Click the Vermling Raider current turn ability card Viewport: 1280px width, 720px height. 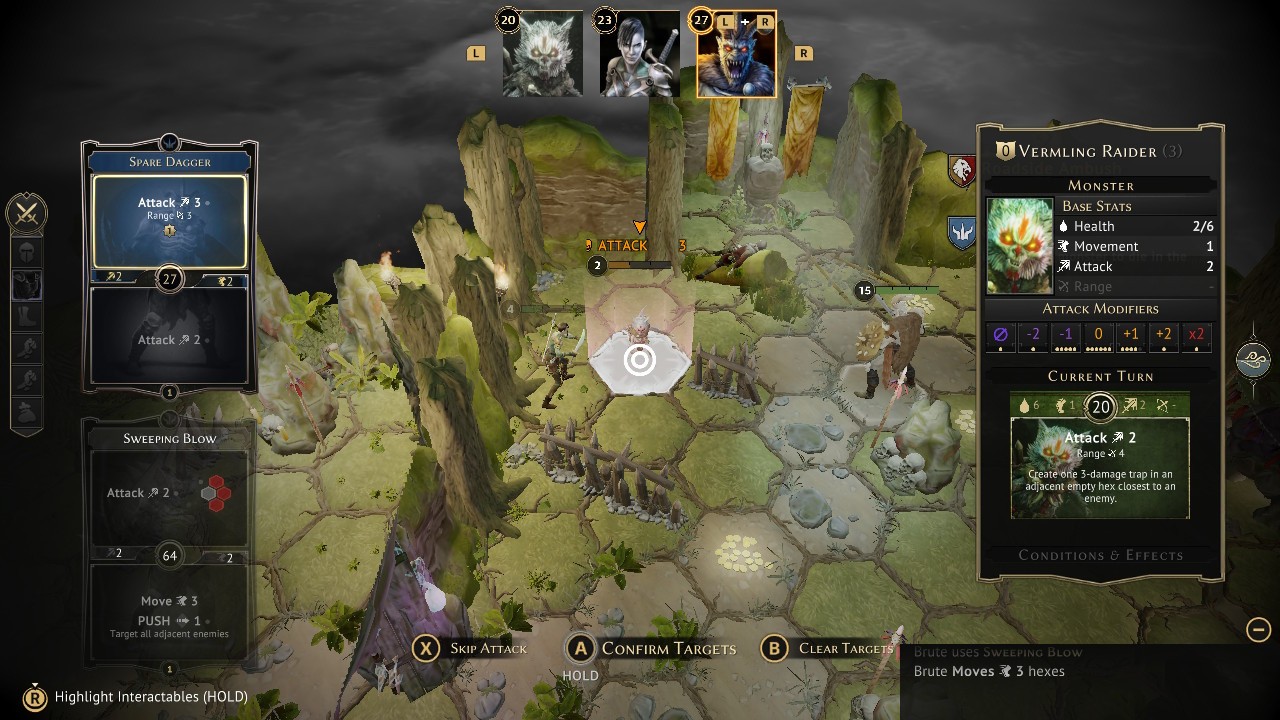click(x=1100, y=467)
